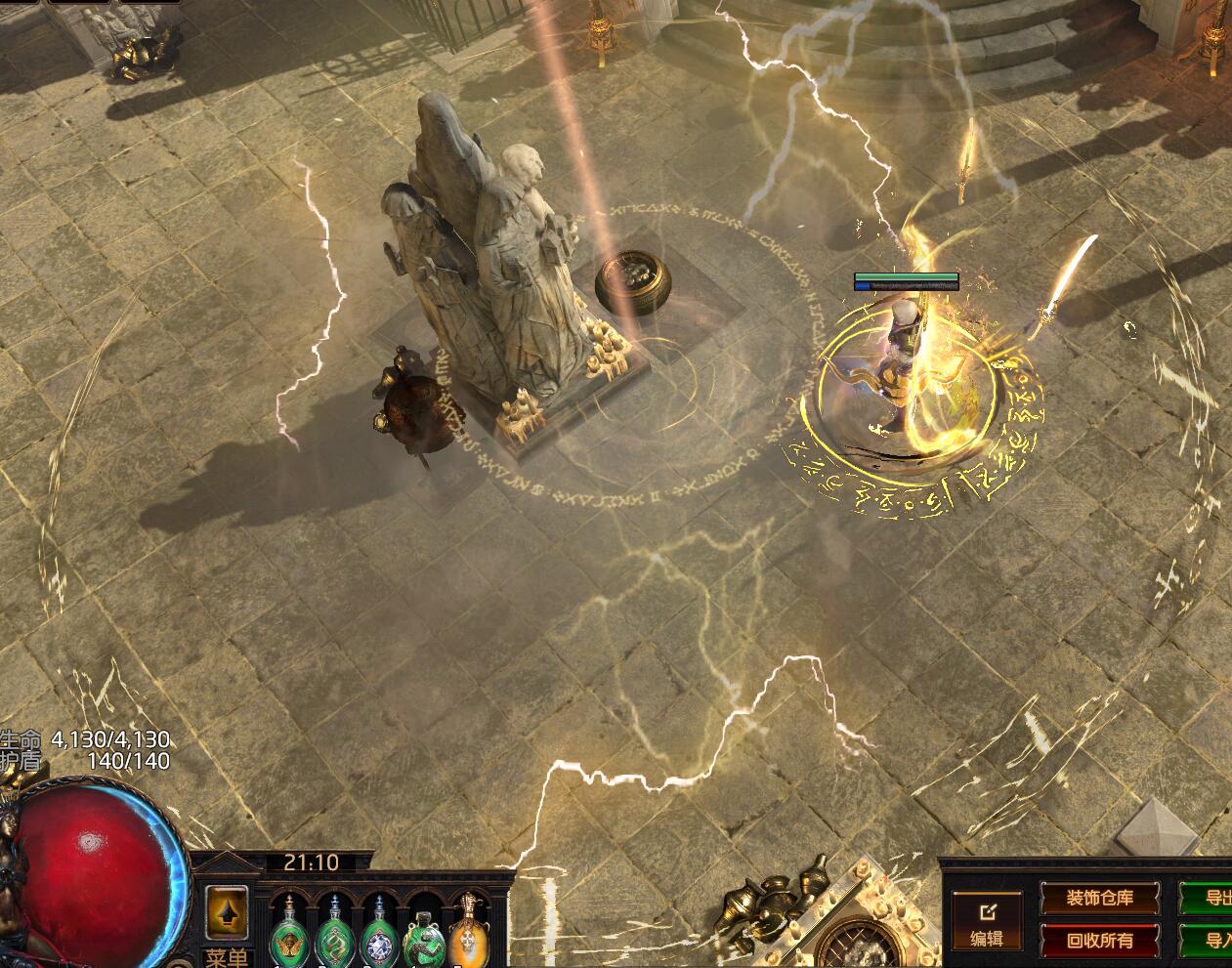The image size is (1232, 968).
Task: Use the green flask with diamond emblem
Action: point(379,934)
